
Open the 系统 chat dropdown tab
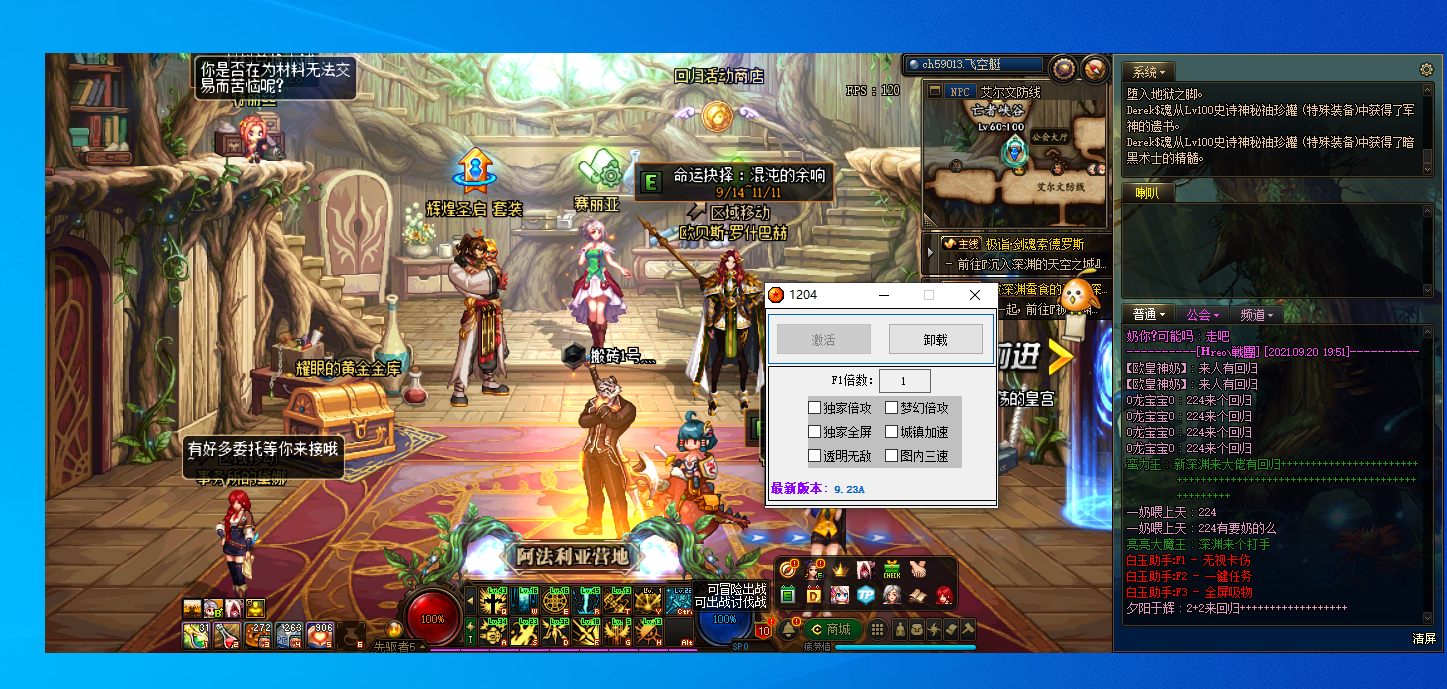tap(1148, 72)
